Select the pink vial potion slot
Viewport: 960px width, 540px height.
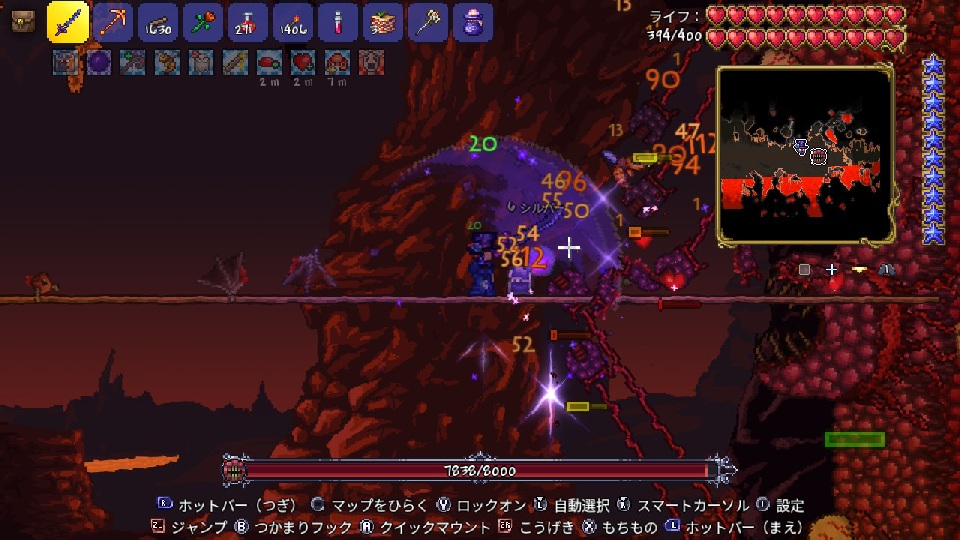click(x=337, y=21)
